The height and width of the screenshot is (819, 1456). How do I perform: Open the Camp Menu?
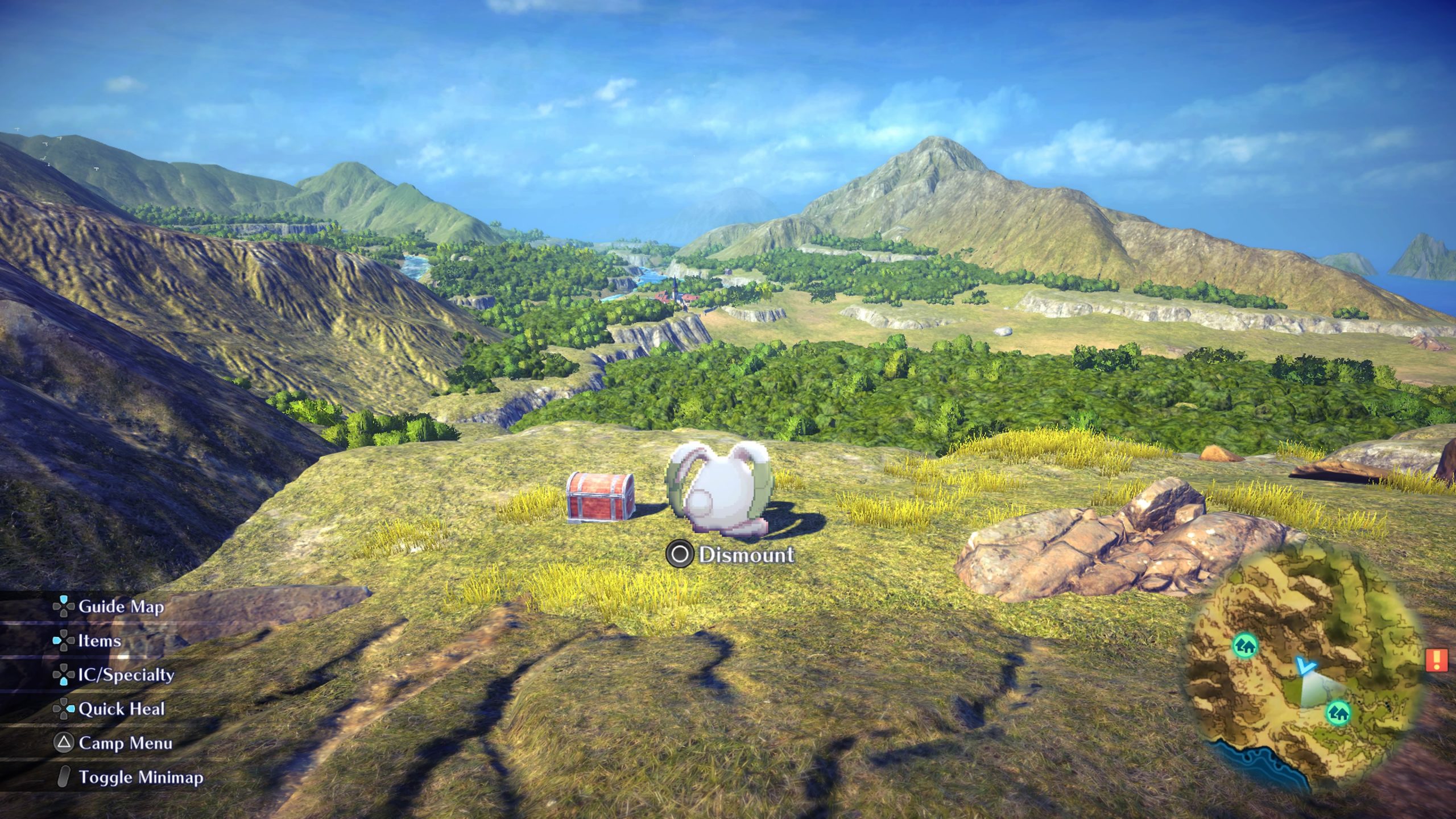click(125, 743)
